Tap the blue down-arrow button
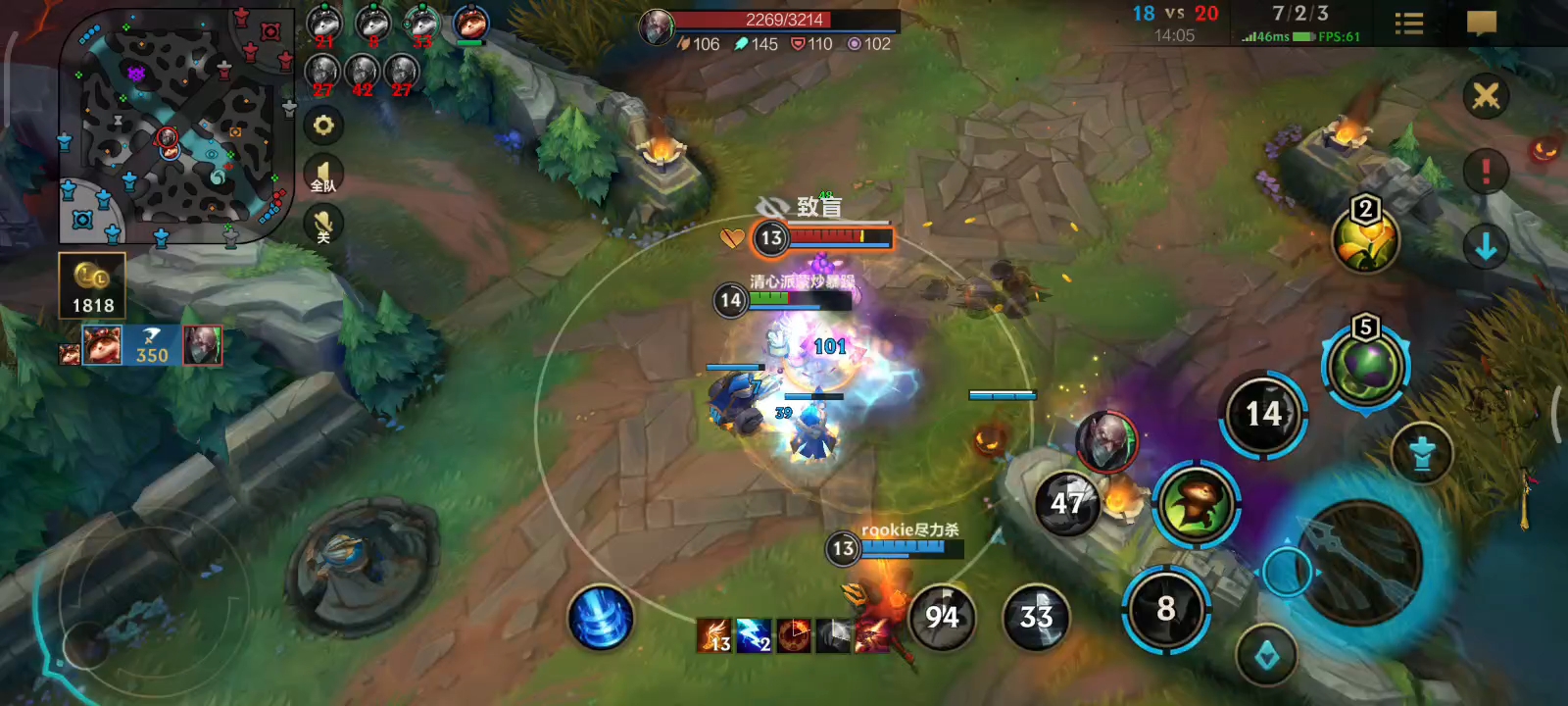Image resolution: width=1568 pixels, height=706 pixels. click(x=1486, y=247)
